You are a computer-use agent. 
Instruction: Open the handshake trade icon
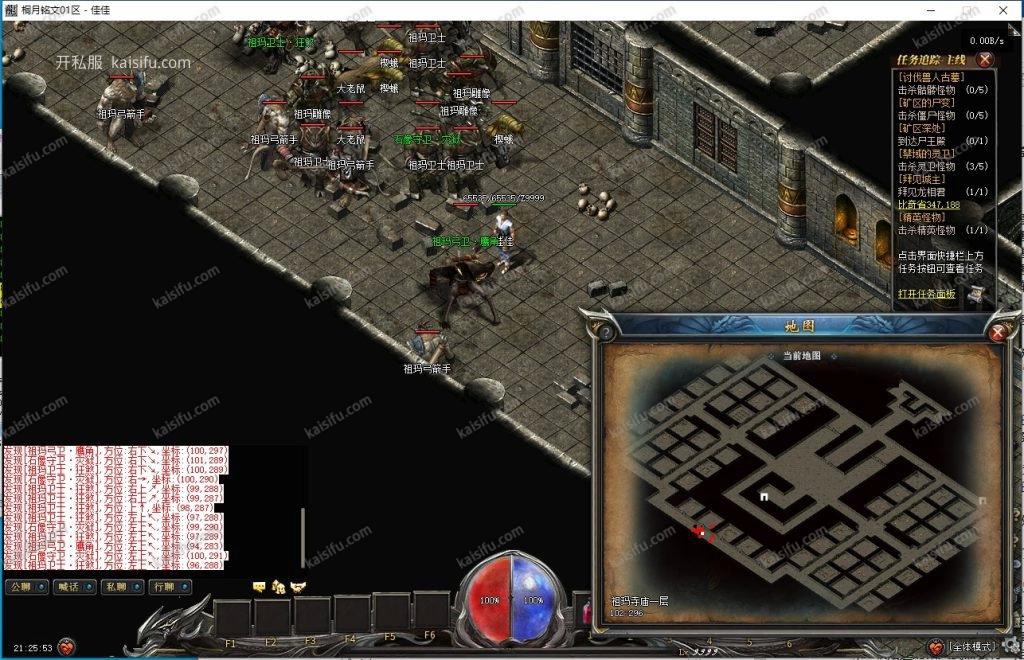pos(298,586)
